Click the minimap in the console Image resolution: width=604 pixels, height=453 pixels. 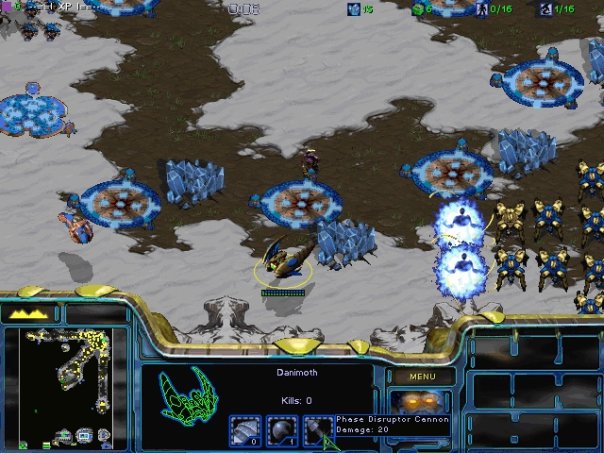64,386
